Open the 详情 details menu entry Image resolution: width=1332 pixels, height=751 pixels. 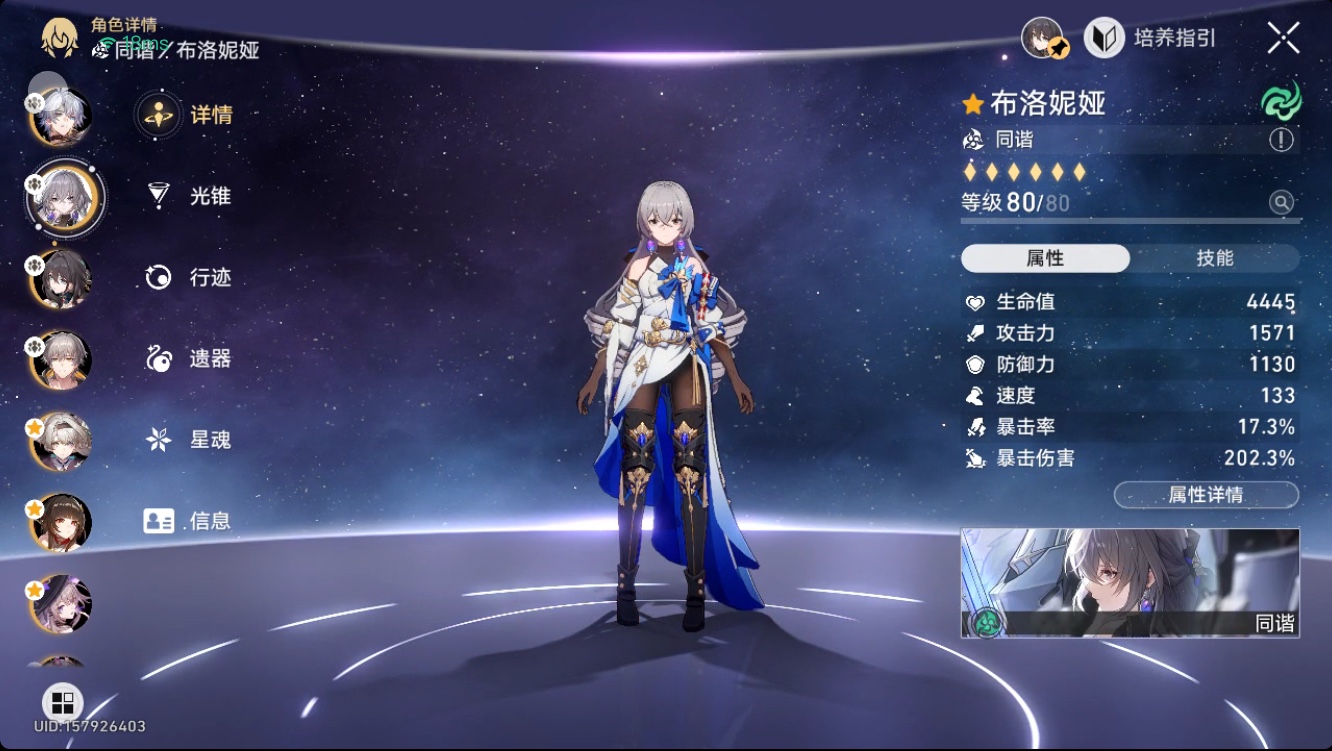point(186,115)
